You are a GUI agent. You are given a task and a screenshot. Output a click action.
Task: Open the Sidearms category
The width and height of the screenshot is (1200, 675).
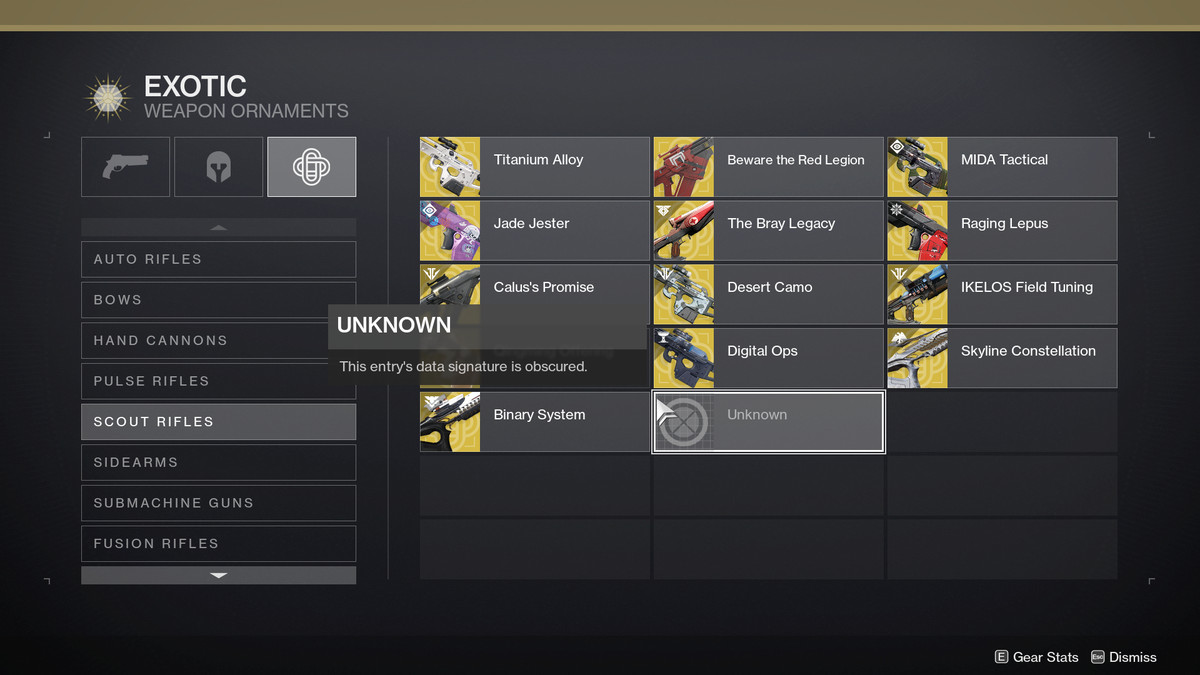[218, 463]
